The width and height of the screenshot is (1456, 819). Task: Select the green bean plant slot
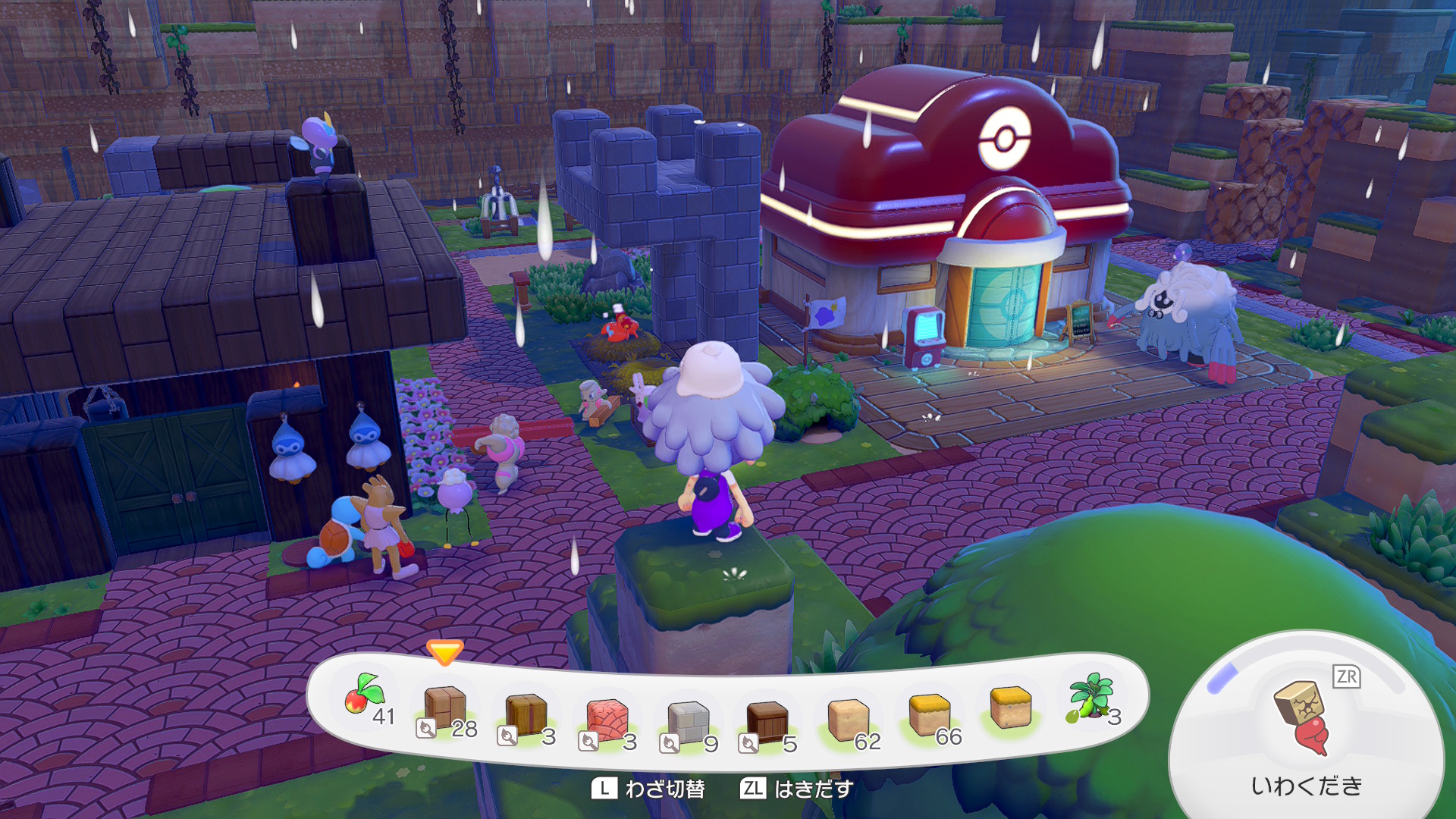click(1090, 698)
